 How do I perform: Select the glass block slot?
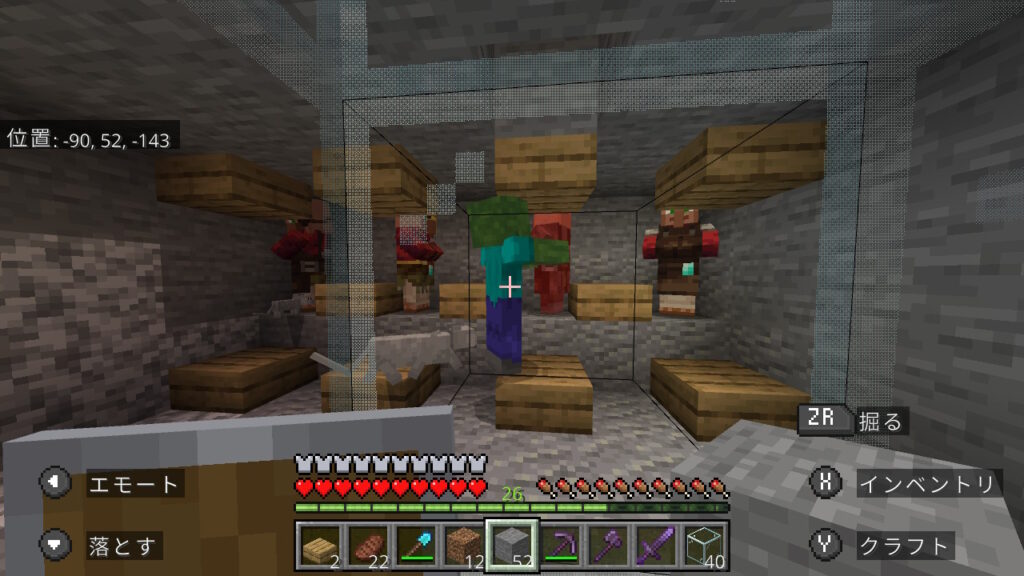click(x=704, y=545)
